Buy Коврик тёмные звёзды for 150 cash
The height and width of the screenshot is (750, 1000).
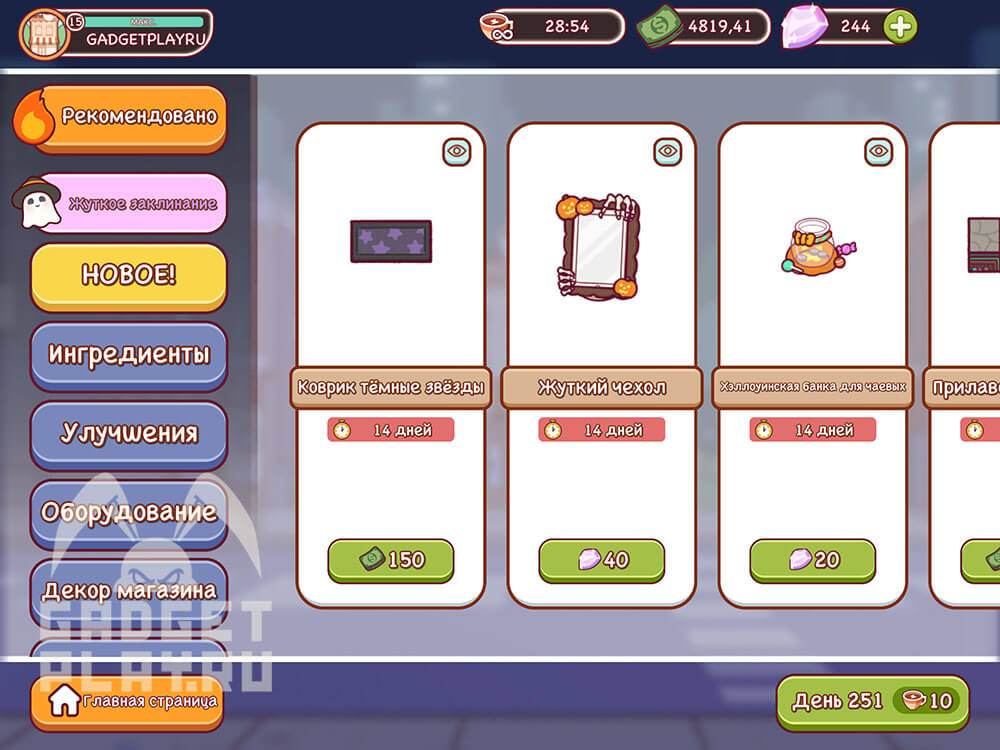pyautogui.click(x=390, y=560)
